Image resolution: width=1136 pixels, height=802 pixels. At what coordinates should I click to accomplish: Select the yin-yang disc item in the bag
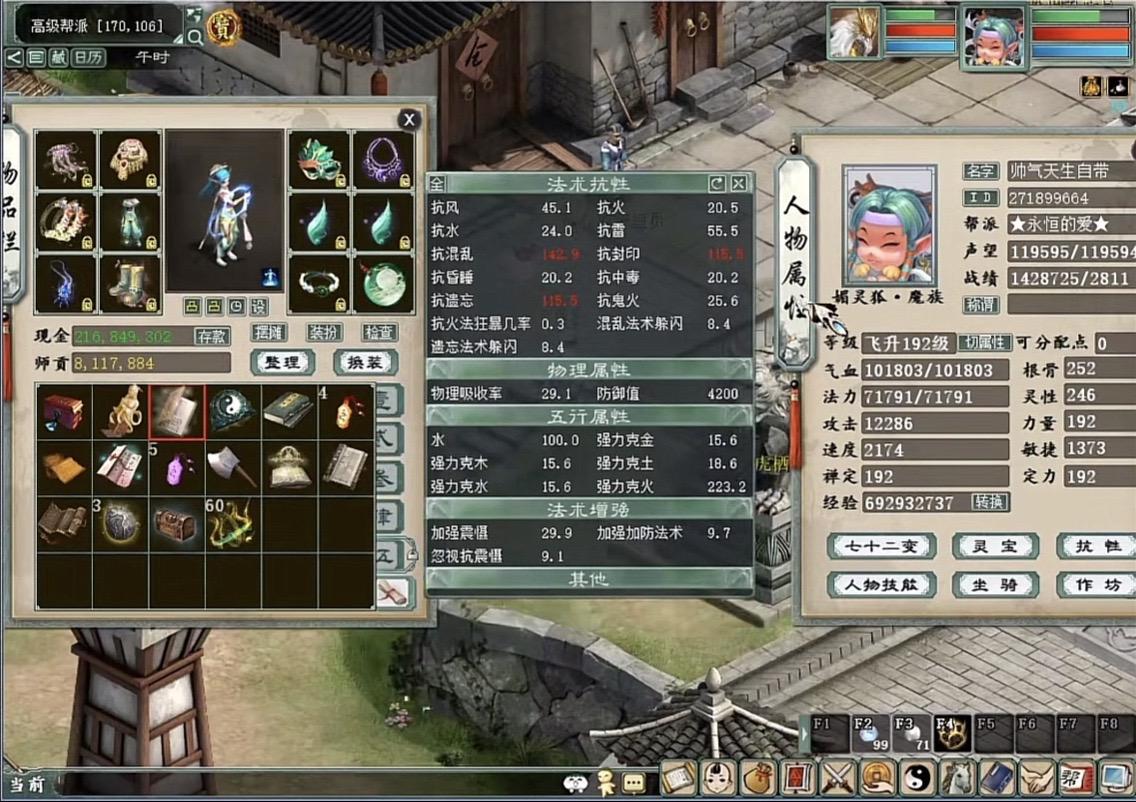click(233, 412)
